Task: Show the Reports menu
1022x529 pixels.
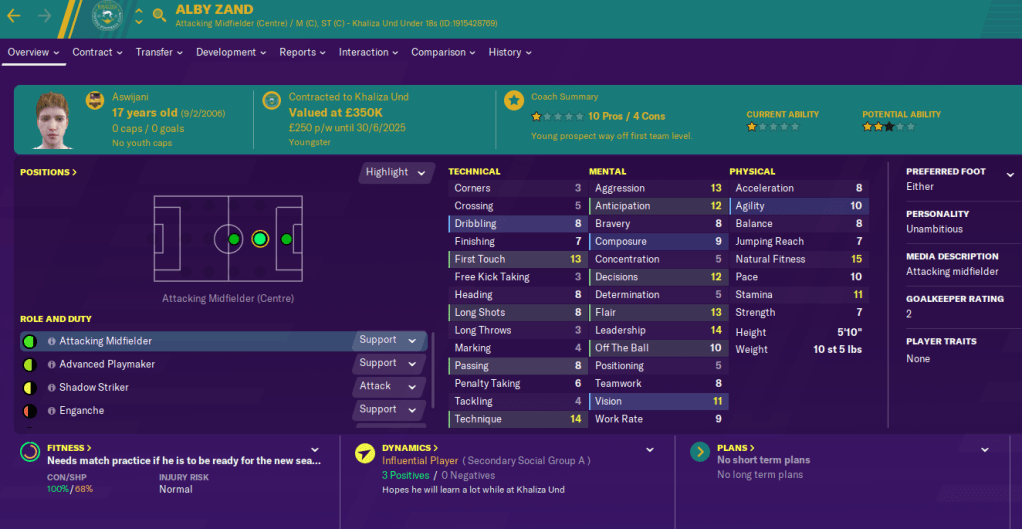Action: pos(302,52)
